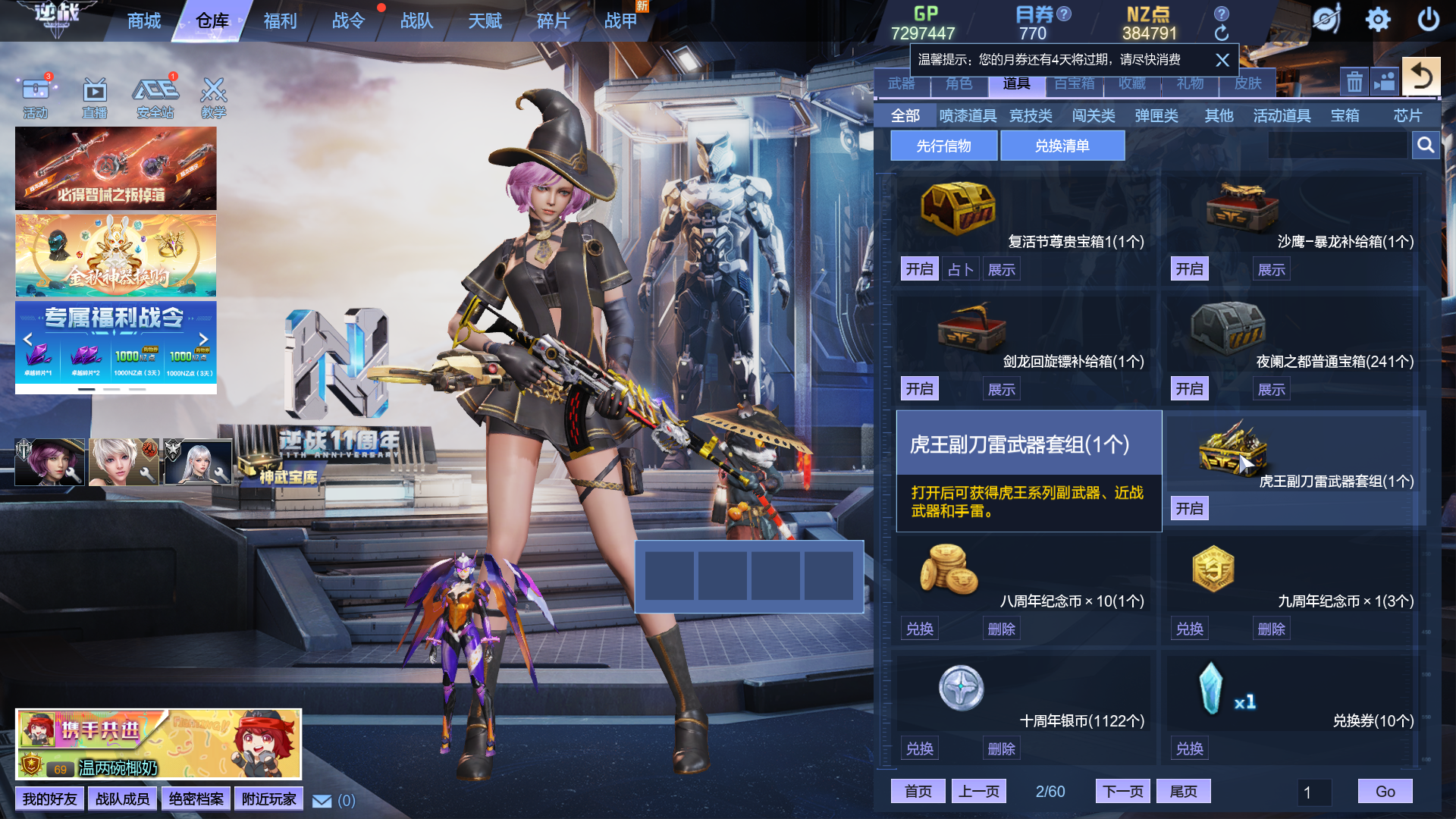Open the 我的好友 friends list
The image size is (1456, 819).
click(49, 799)
